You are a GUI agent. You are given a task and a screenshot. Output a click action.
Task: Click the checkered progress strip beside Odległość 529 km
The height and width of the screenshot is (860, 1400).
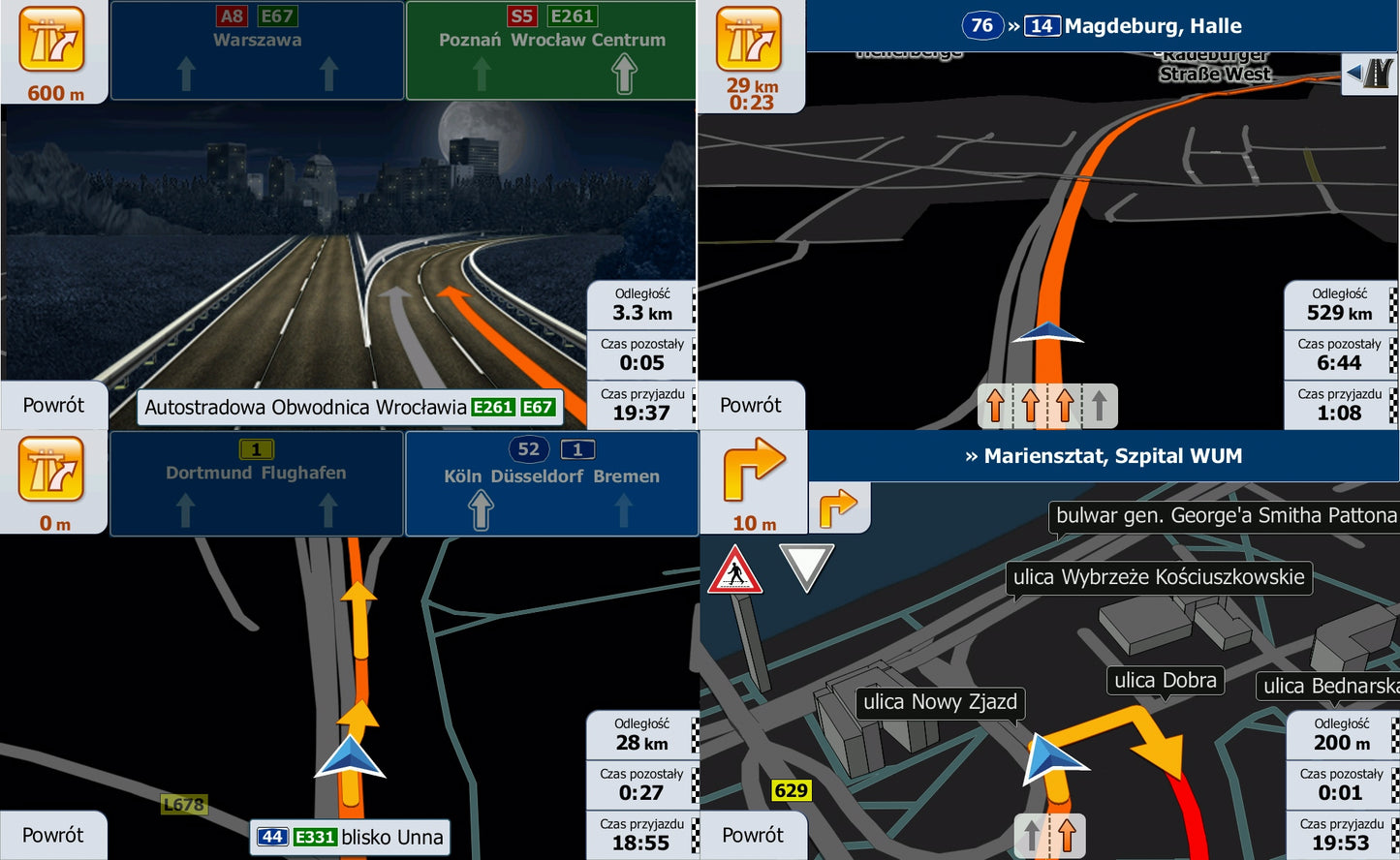tap(1392, 303)
